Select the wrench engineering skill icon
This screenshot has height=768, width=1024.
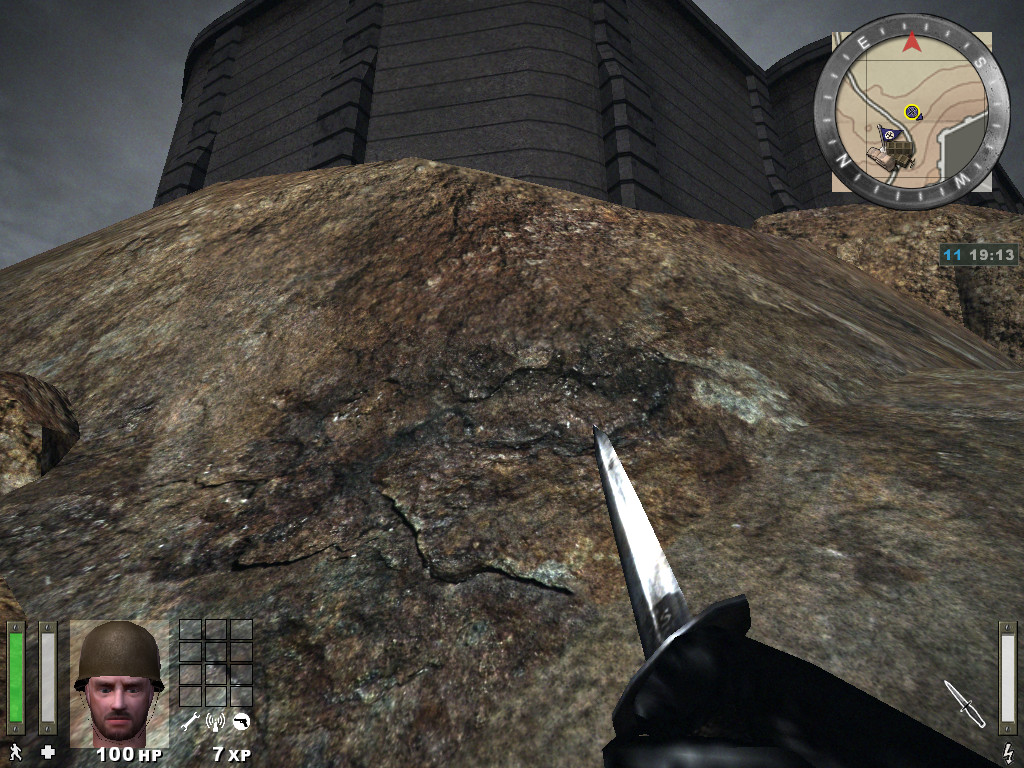point(189,721)
